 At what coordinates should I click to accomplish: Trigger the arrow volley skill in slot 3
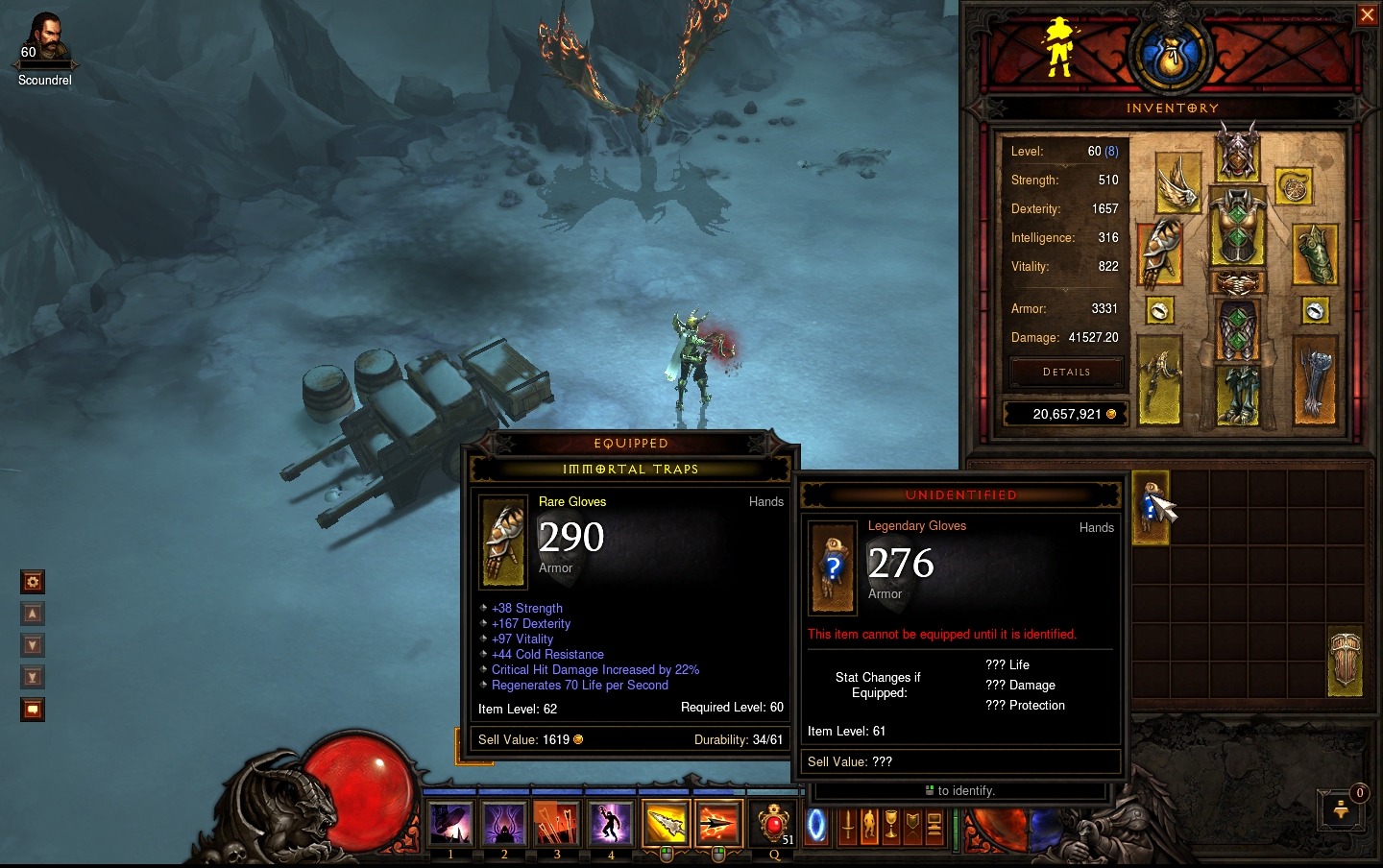click(556, 824)
